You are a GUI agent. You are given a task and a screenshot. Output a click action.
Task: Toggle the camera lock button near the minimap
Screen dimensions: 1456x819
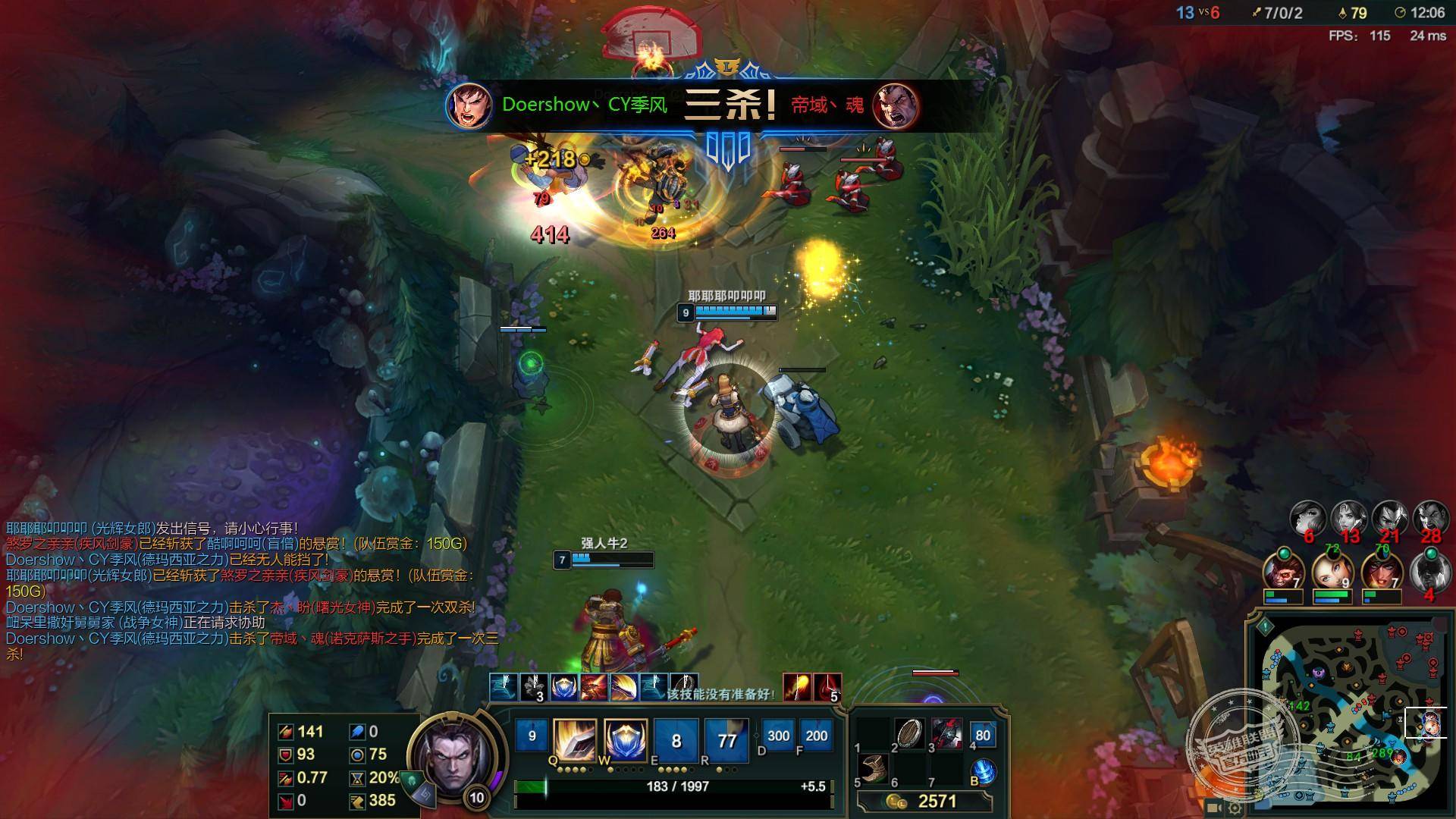(1213, 808)
